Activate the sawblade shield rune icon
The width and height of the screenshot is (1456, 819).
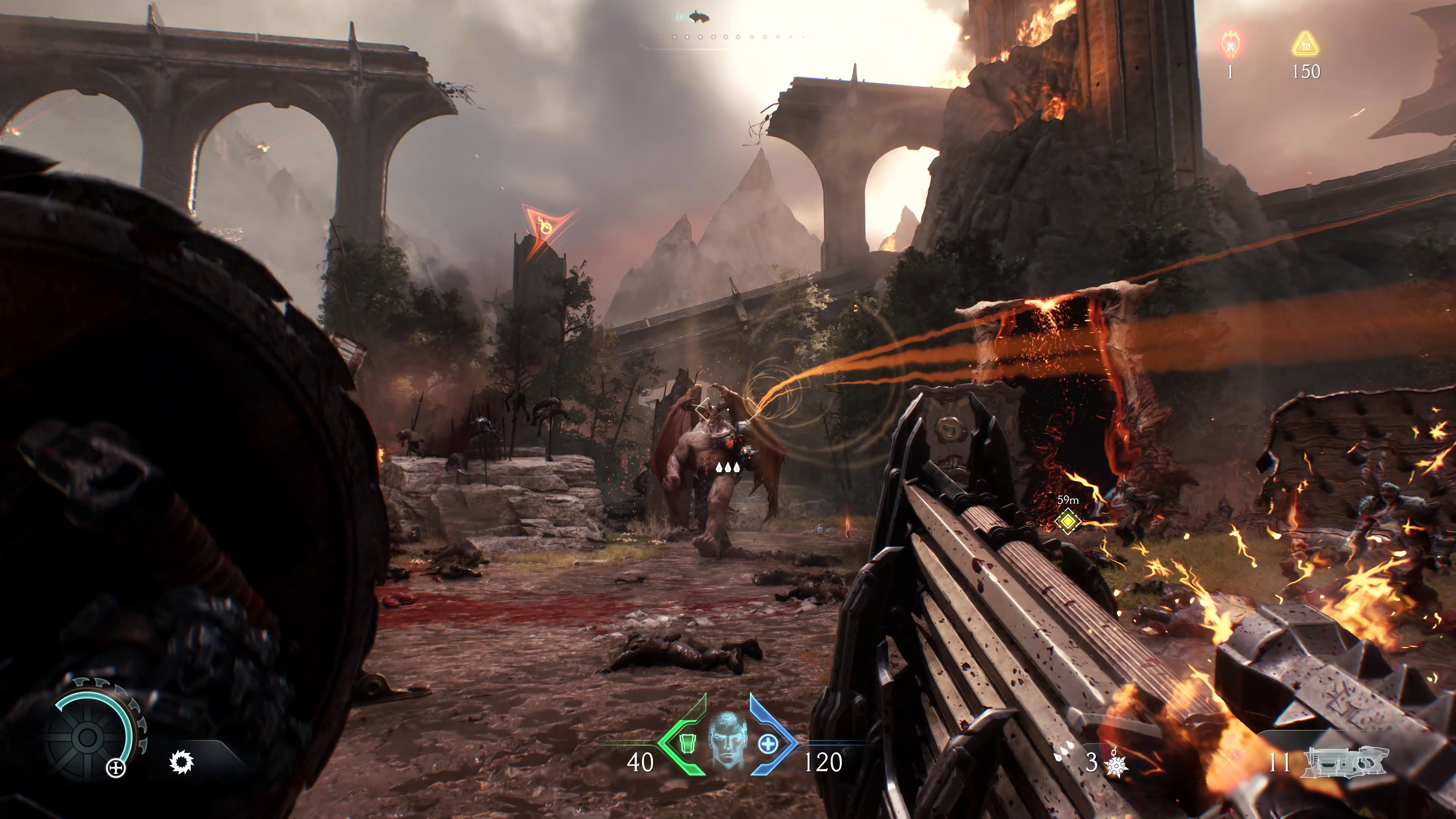tap(182, 763)
